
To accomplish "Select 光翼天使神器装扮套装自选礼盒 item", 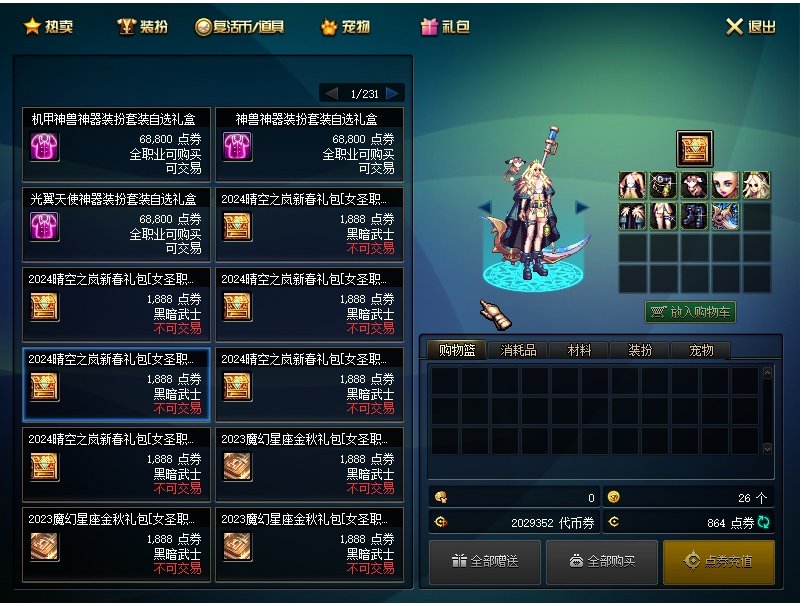I will point(116,225).
